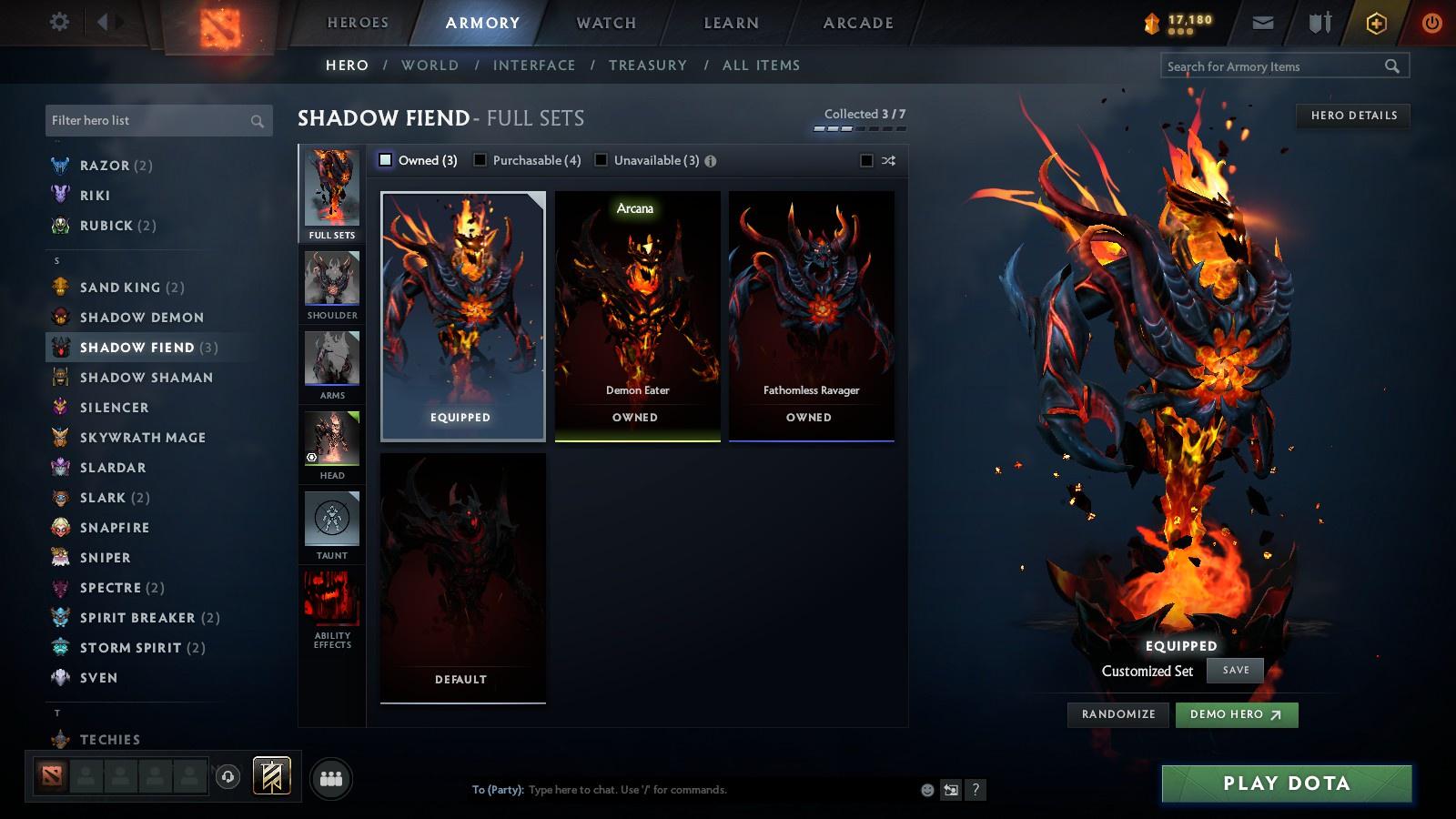Open the settings gear icon
This screenshot has width=1456, height=819.
pos(59,21)
